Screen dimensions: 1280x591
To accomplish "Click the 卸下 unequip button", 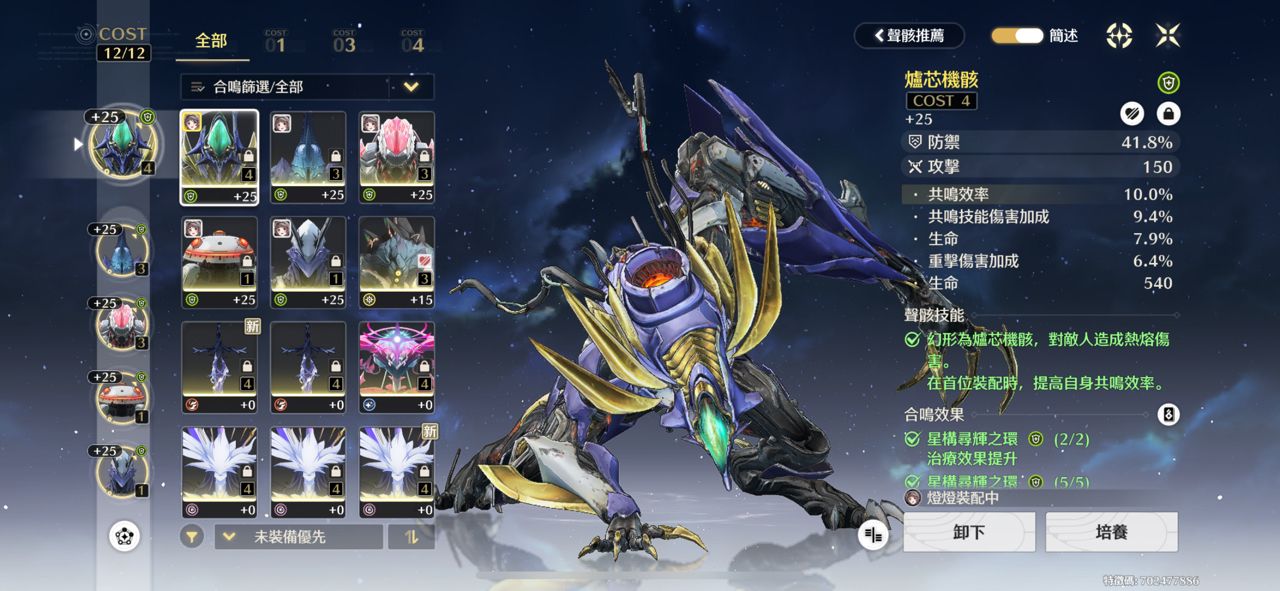I will point(968,532).
